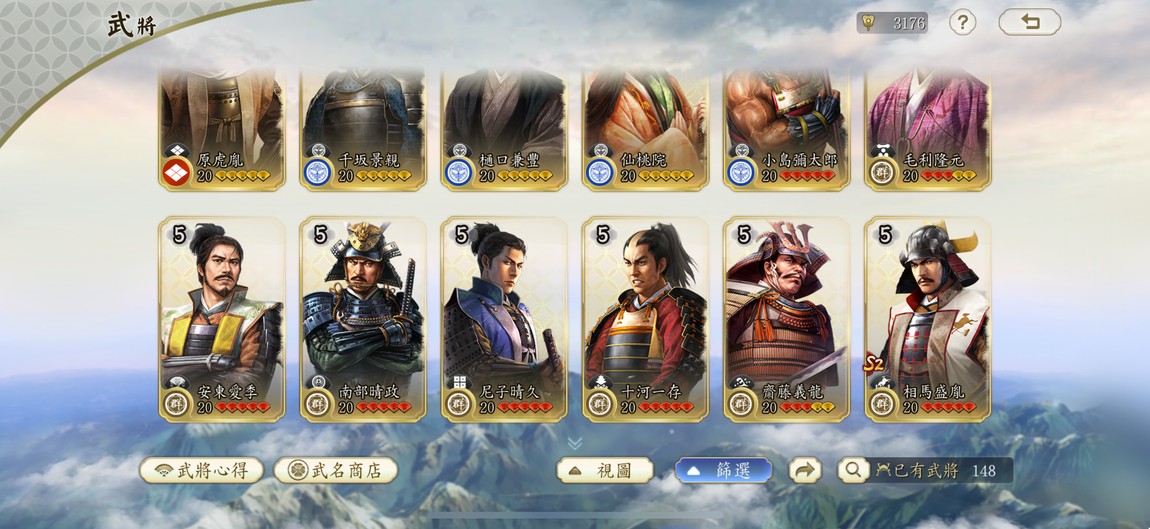Image resolution: width=1150 pixels, height=529 pixels.
Task: Select the 原虎胤 officer card
Action: coord(222,128)
